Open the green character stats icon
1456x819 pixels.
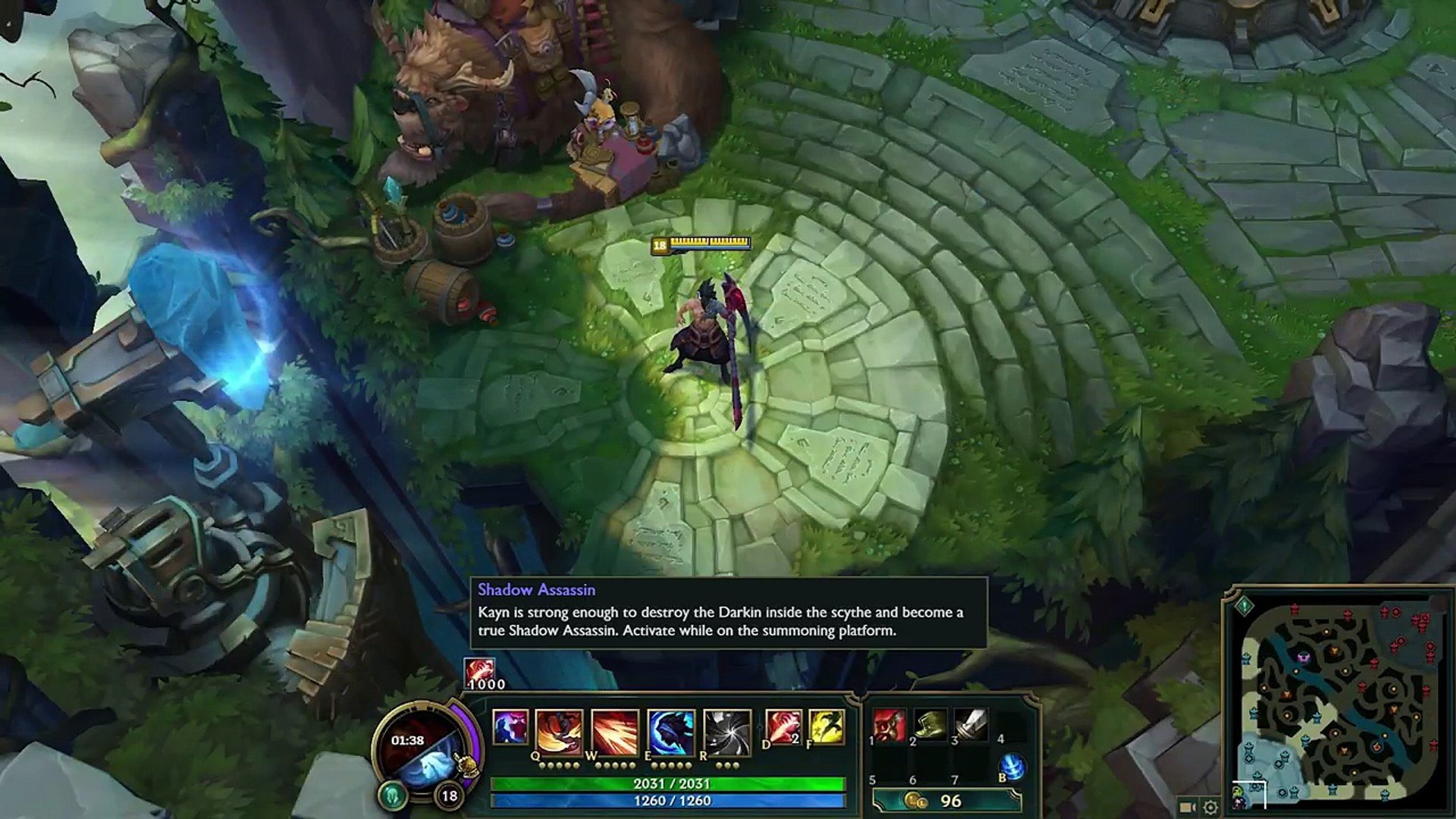pyautogui.click(x=392, y=795)
